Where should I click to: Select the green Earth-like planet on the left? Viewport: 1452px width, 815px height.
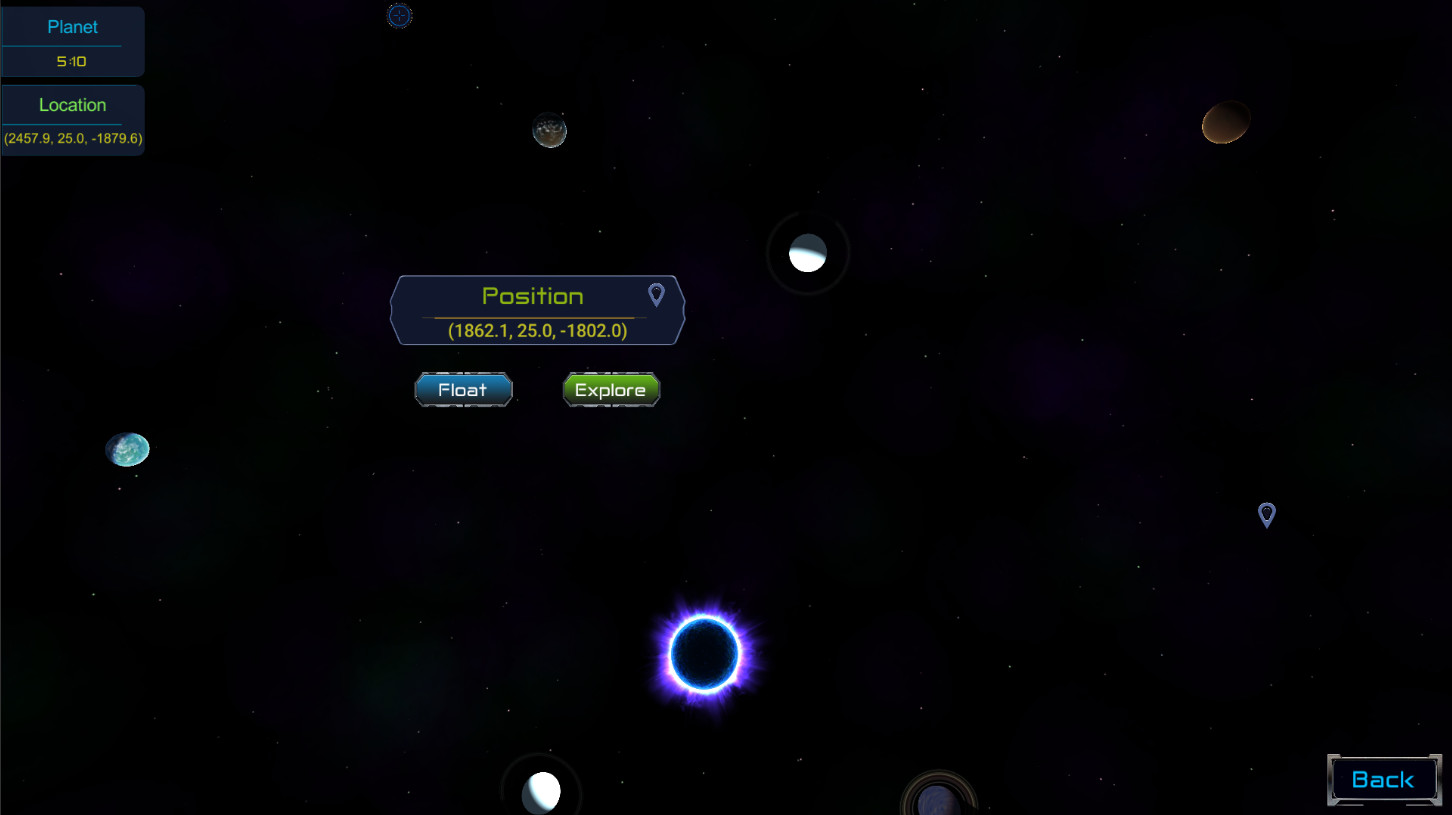pos(127,448)
